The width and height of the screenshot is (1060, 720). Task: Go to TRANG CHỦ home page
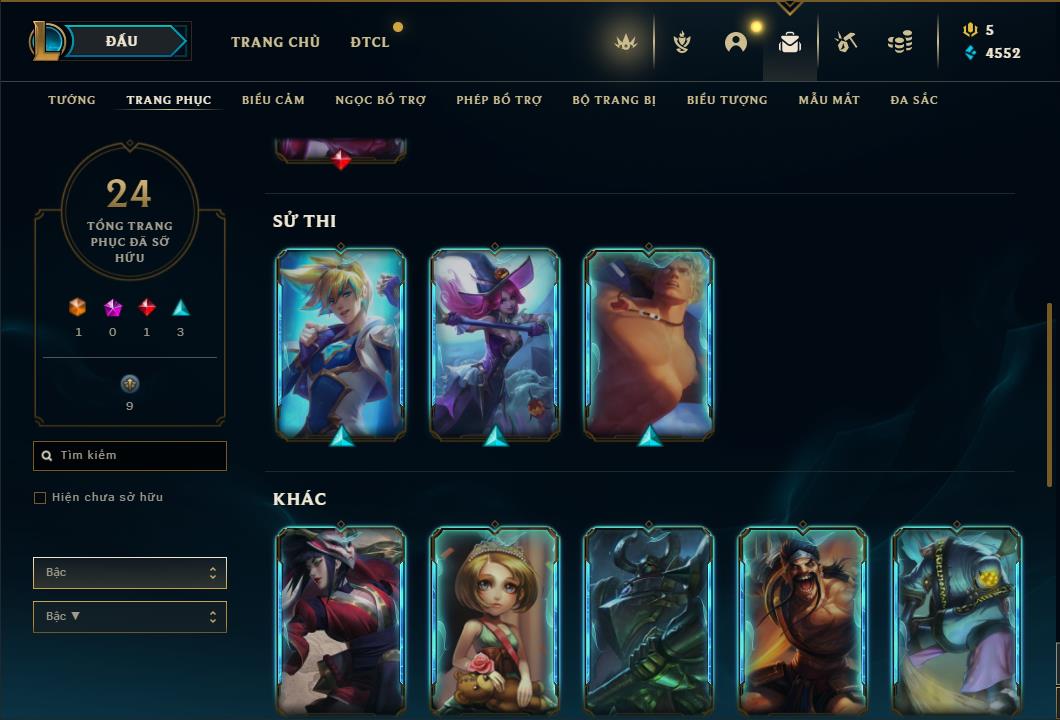click(x=275, y=42)
